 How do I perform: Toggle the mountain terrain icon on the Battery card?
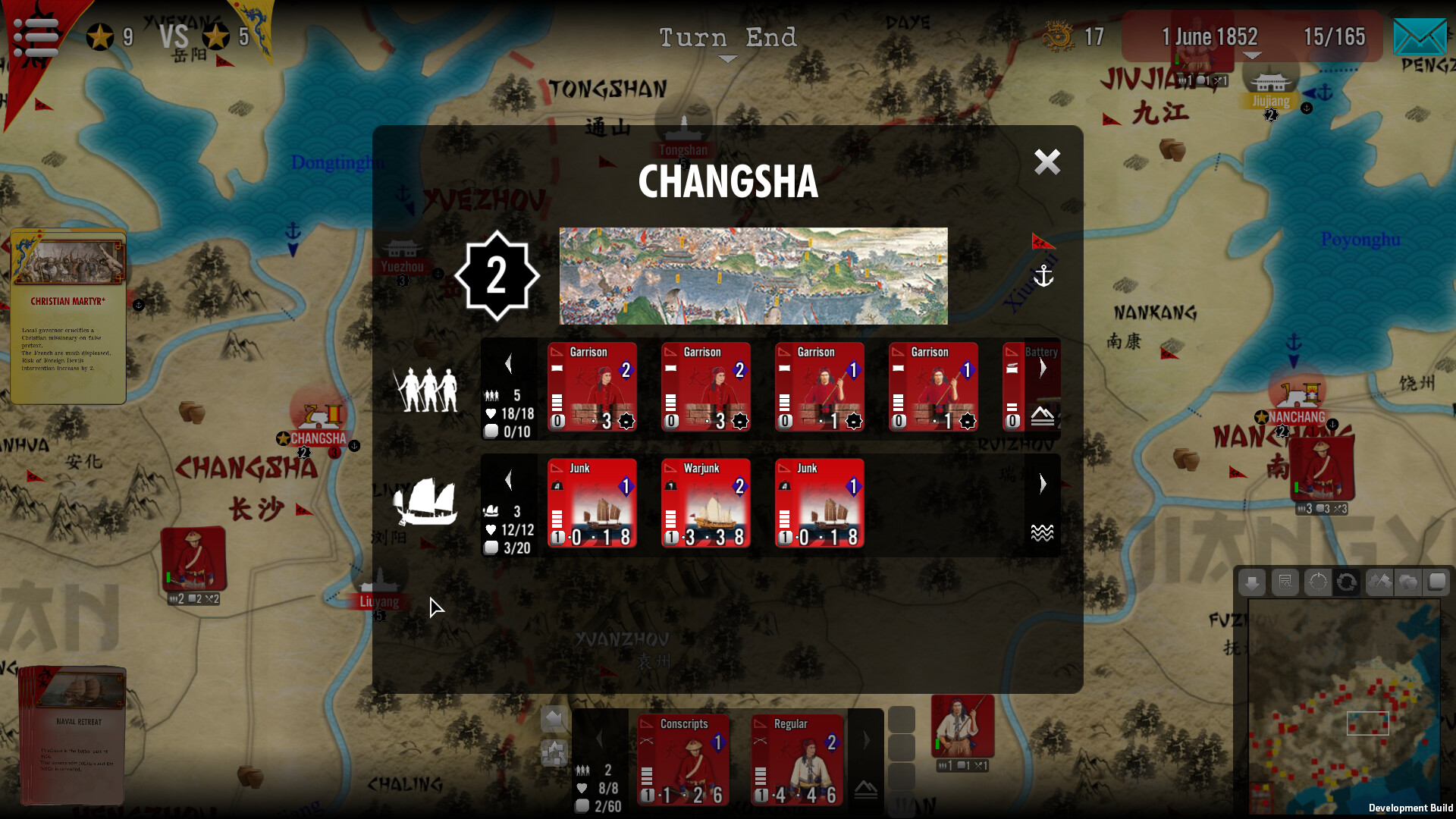pyautogui.click(x=1044, y=416)
